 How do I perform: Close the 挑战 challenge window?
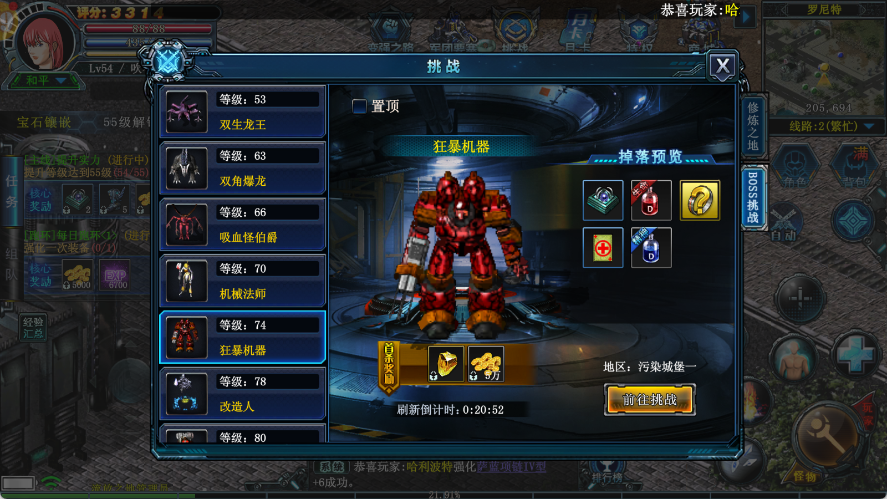[722, 67]
